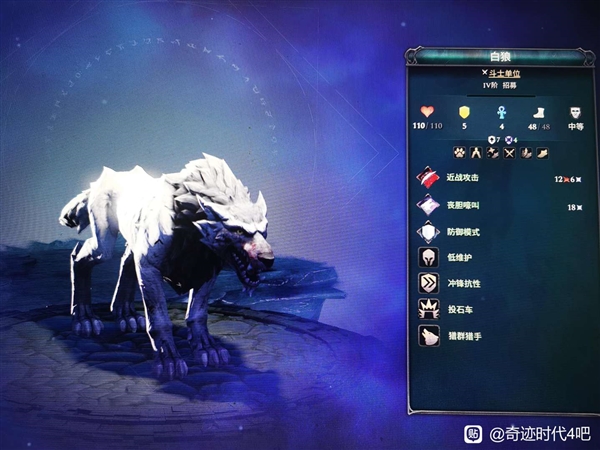Show the 低维护 low upkeep trait
The image size is (600, 450).
[x=459, y=257]
